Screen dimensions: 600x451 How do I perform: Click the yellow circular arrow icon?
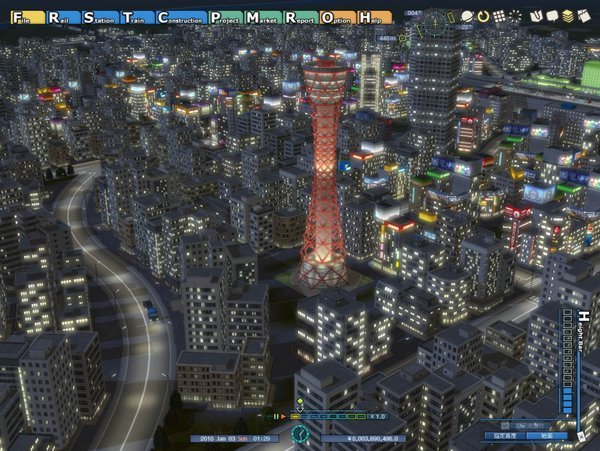click(483, 17)
